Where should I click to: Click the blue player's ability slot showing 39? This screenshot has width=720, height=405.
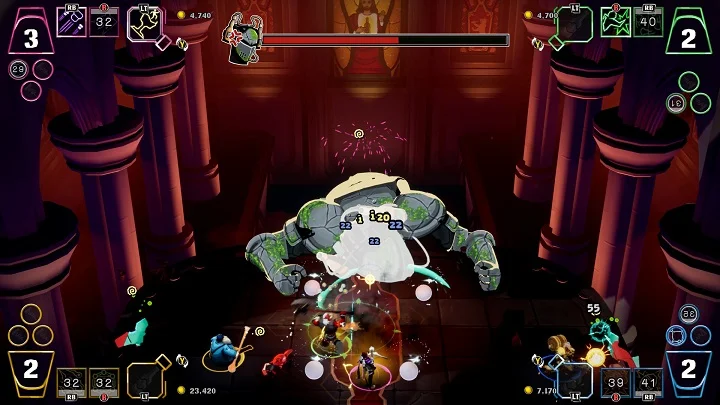[x=615, y=383]
